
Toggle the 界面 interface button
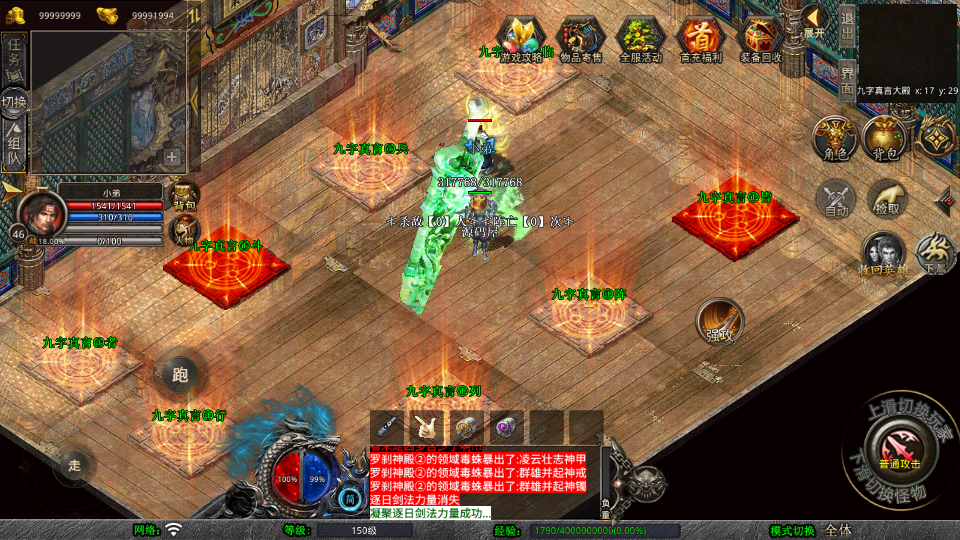[847, 79]
